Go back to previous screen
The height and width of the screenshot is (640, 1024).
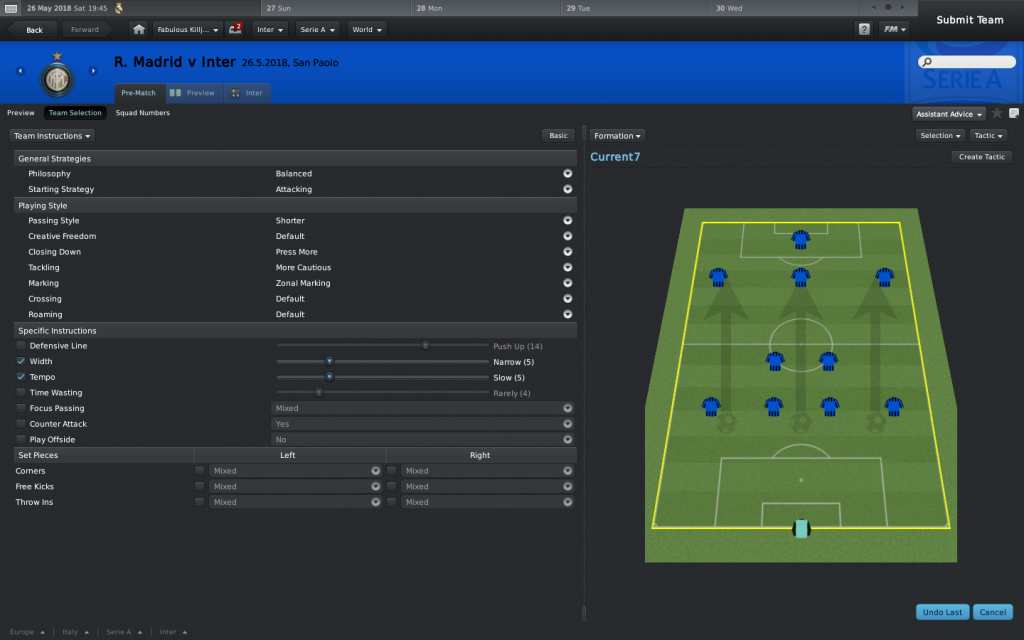34,30
